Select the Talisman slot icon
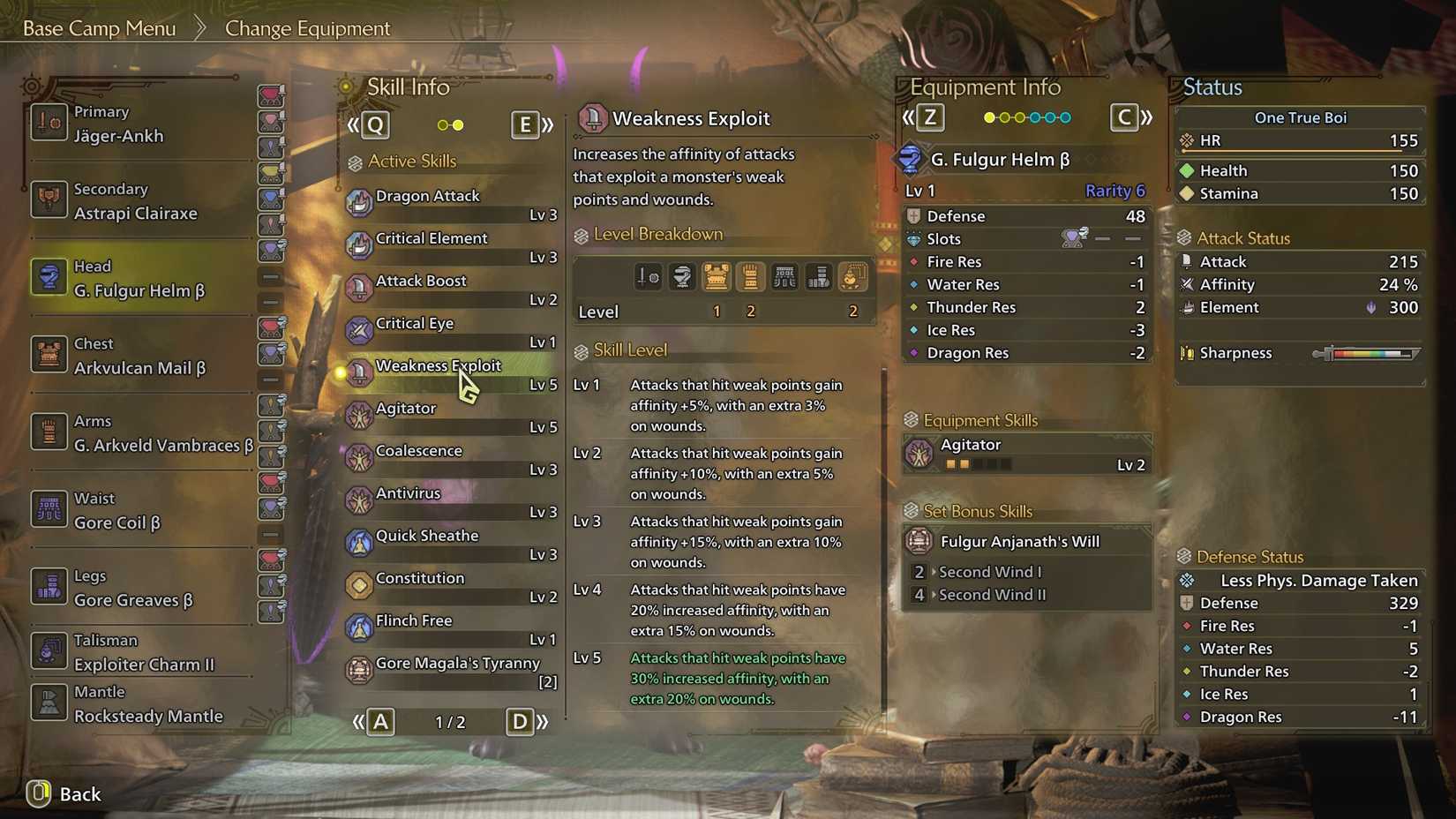The width and height of the screenshot is (1456, 819). [x=49, y=650]
